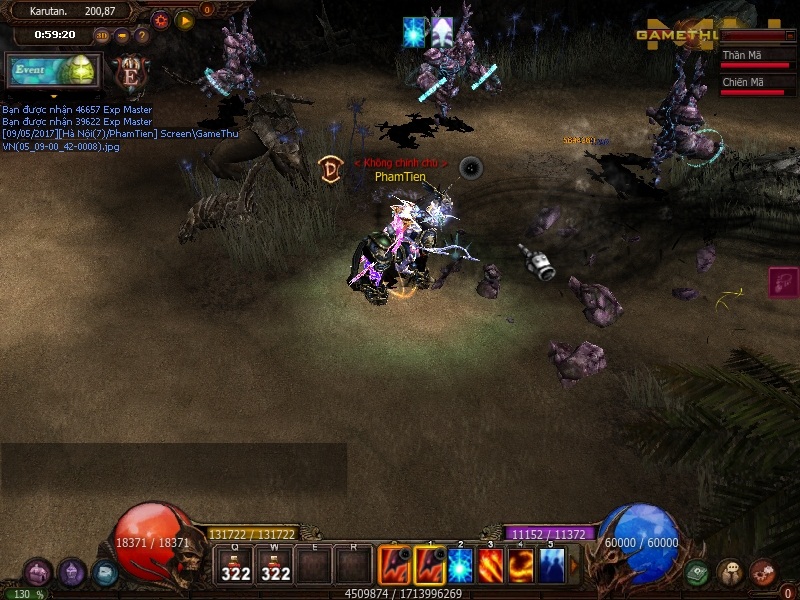Open the green book icon

(698, 573)
